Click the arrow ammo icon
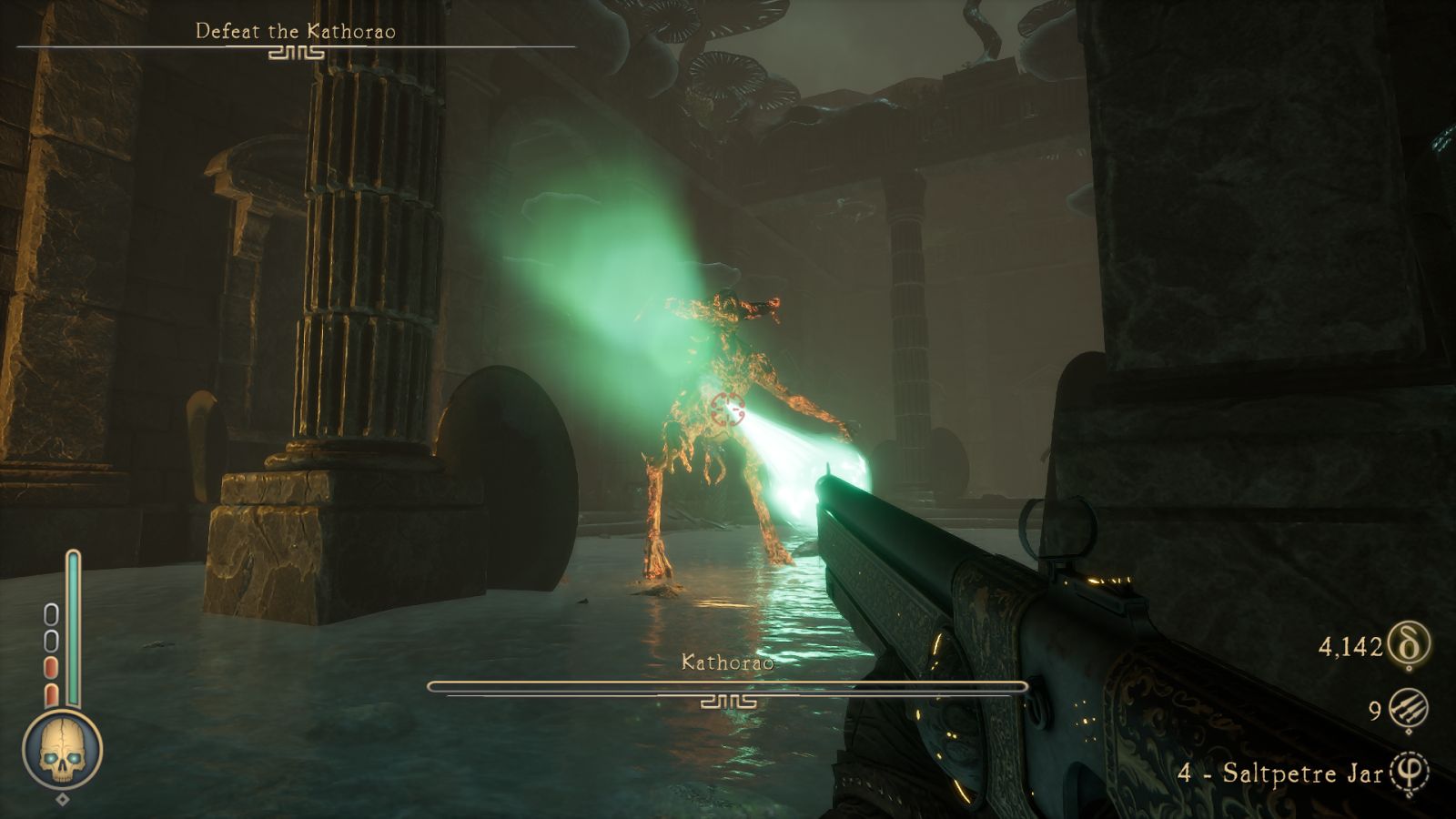Screen dimensions: 1456x819 pyautogui.click(x=1409, y=710)
